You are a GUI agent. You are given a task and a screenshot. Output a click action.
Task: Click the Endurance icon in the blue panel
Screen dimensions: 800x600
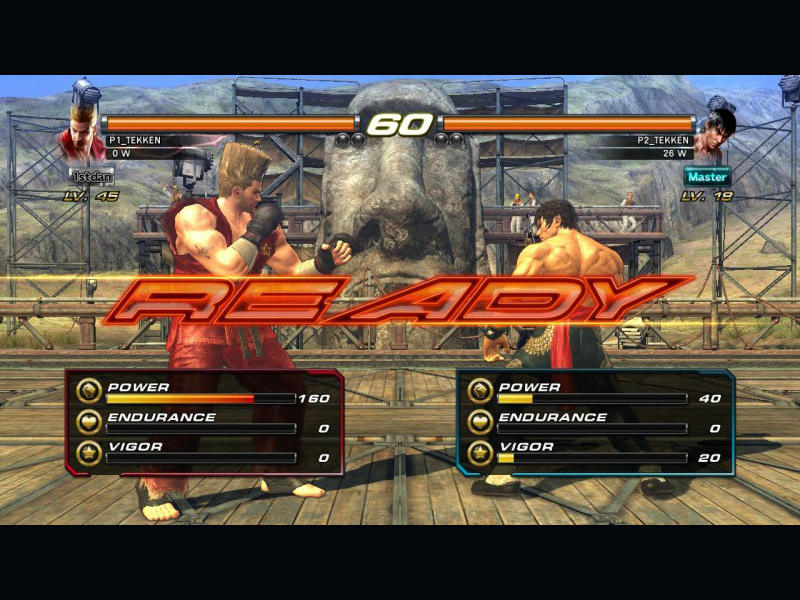pyautogui.click(x=480, y=422)
